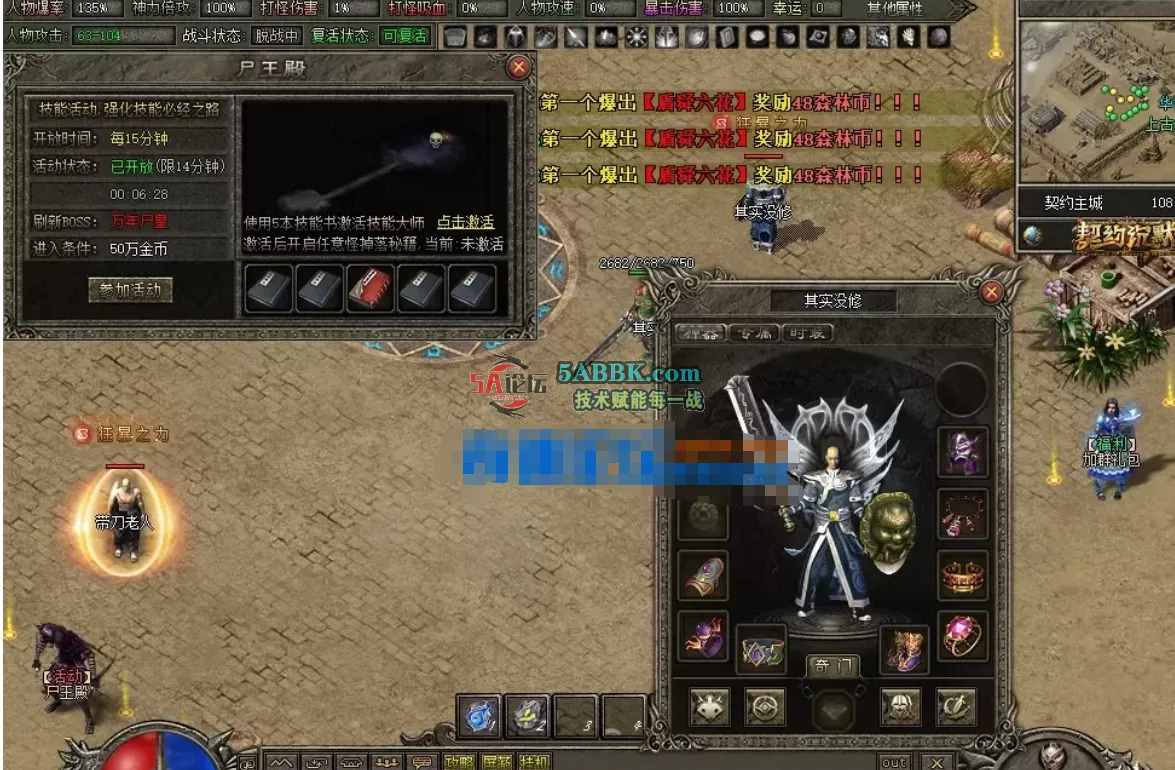The height and width of the screenshot is (770, 1175).
Task: Switch to the 神器 tab
Action: [699, 333]
